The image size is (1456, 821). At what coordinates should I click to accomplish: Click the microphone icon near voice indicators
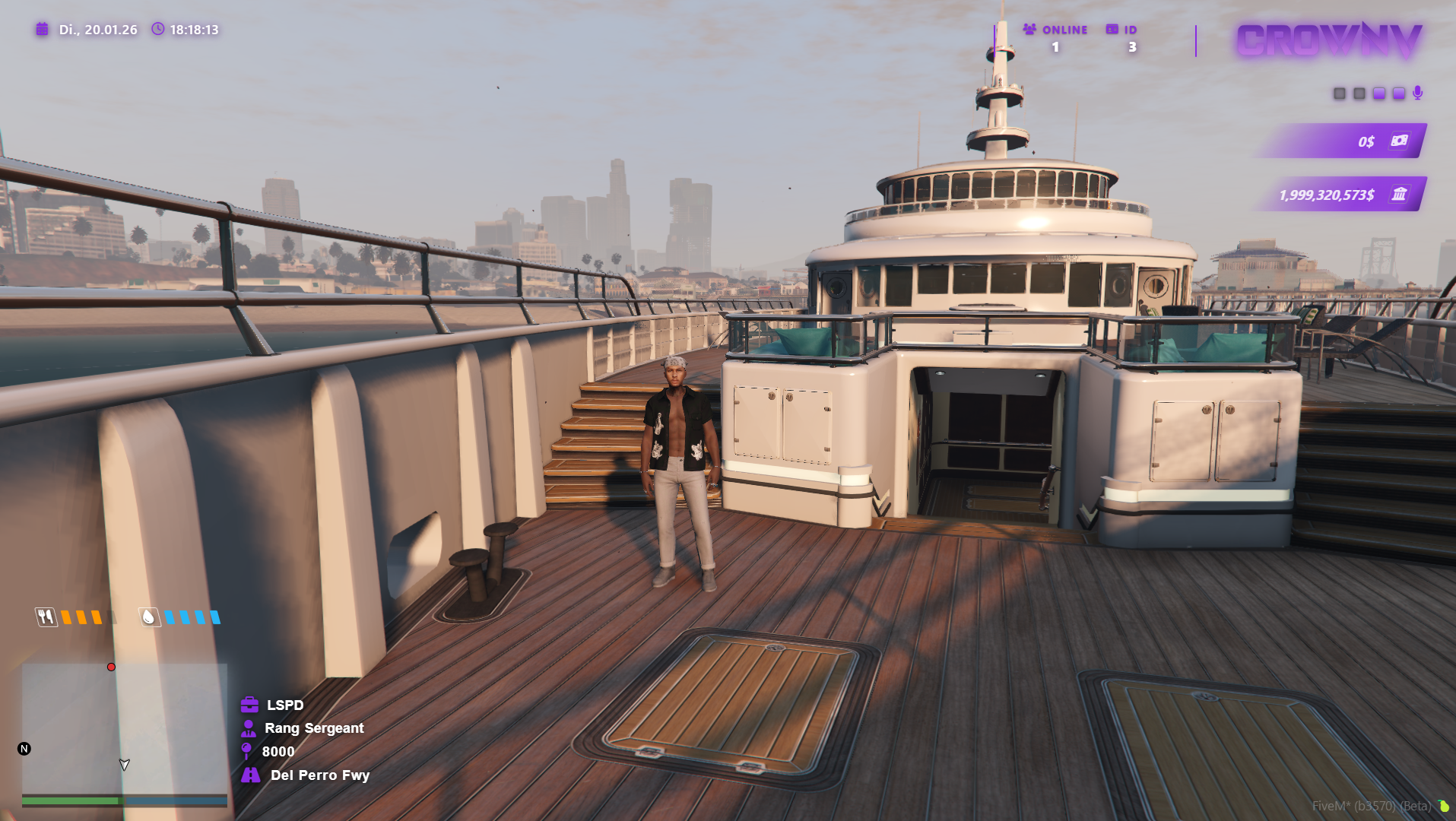1418,93
